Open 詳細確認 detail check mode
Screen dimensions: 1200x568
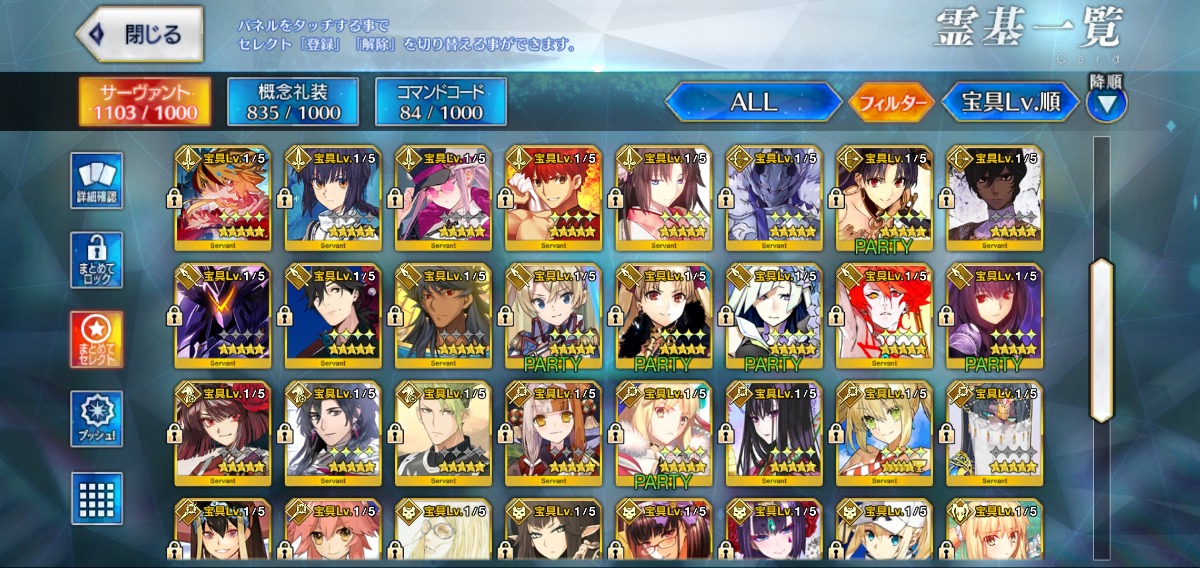pyautogui.click(x=97, y=181)
